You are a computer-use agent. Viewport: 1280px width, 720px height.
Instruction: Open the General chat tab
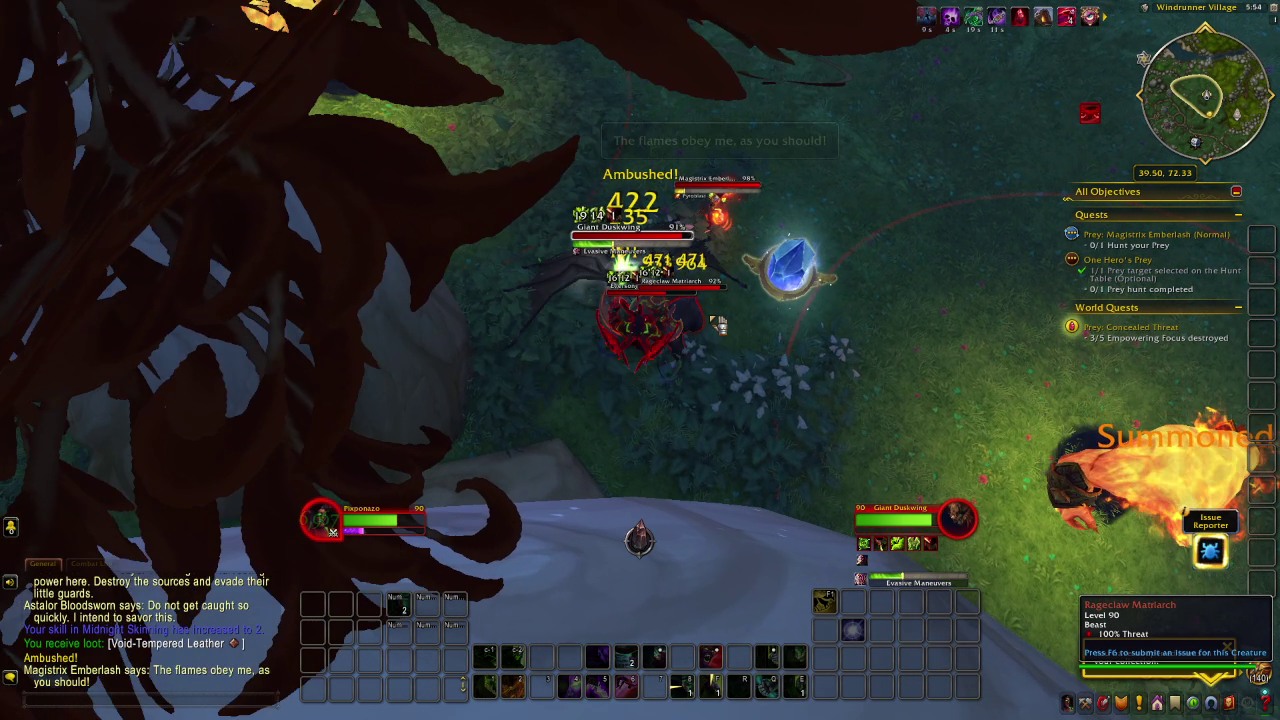coord(42,564)
